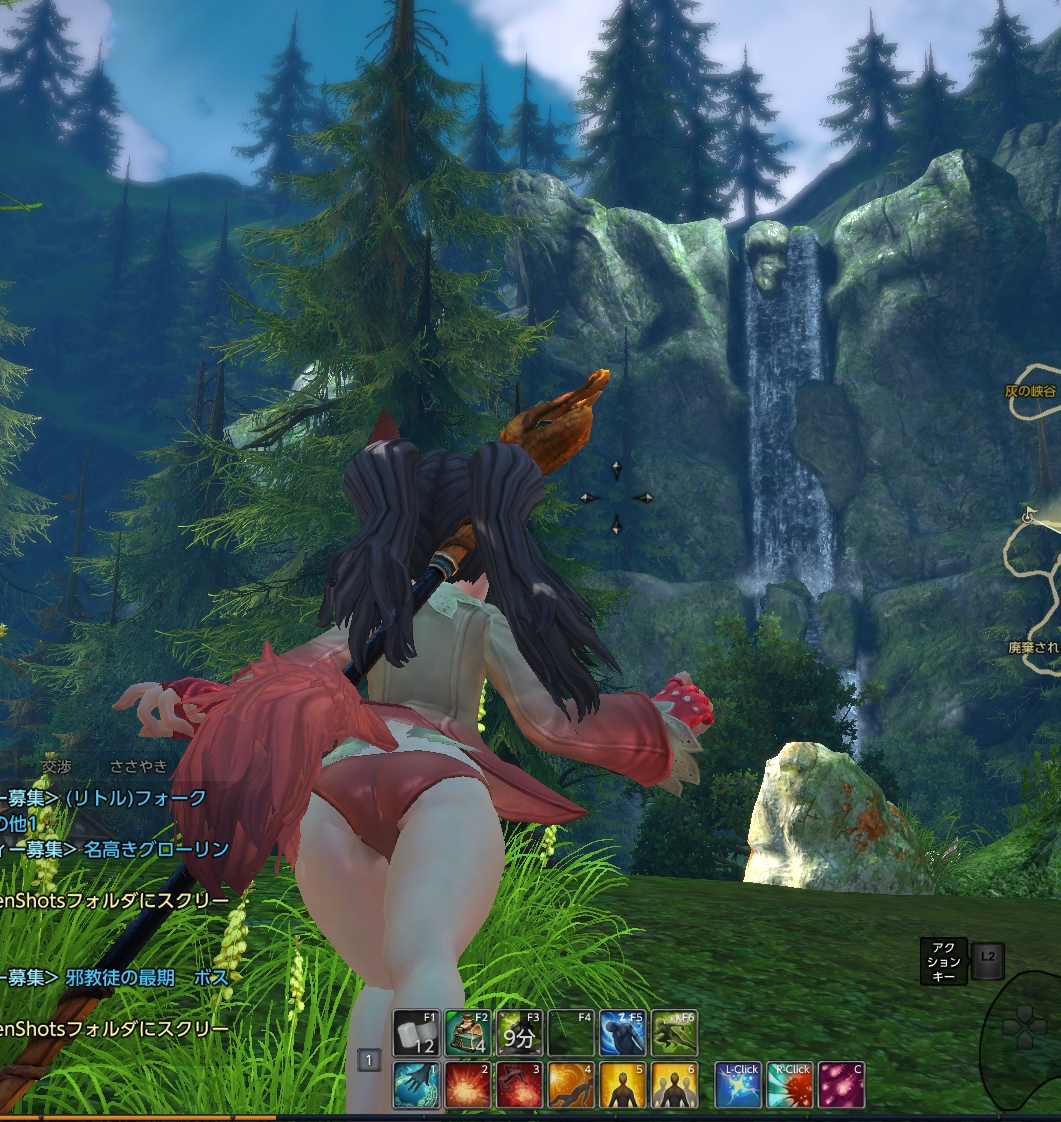Use the bandage item in slot F1

[417, 1034]
